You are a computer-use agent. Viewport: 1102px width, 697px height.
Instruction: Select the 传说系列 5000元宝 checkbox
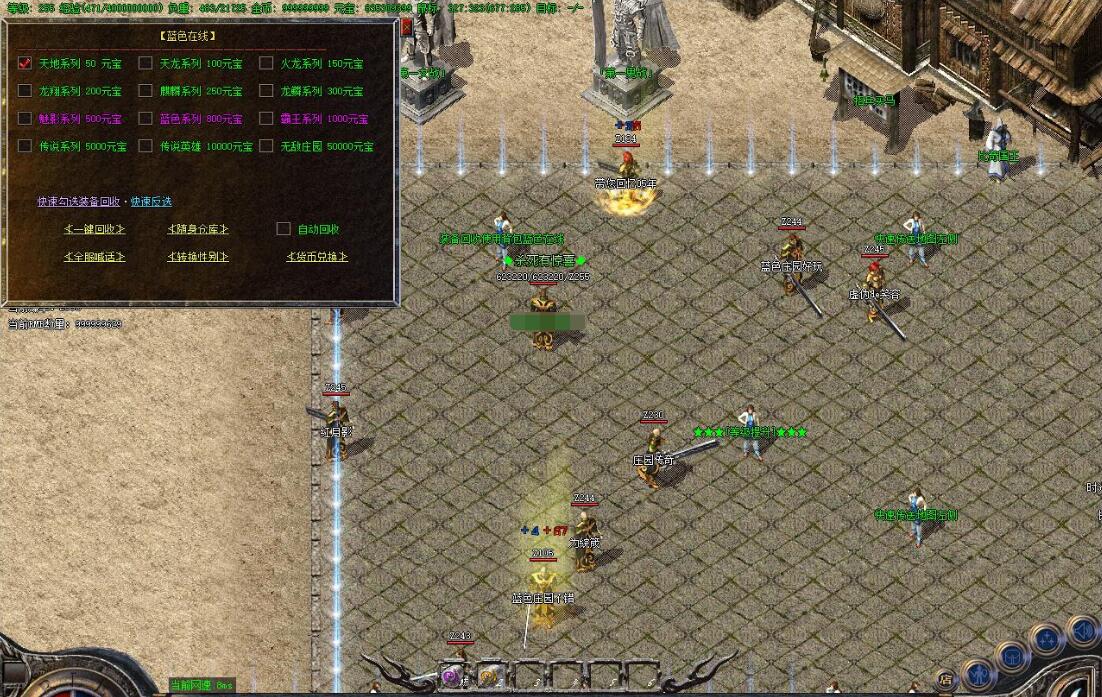pos(25,146)
